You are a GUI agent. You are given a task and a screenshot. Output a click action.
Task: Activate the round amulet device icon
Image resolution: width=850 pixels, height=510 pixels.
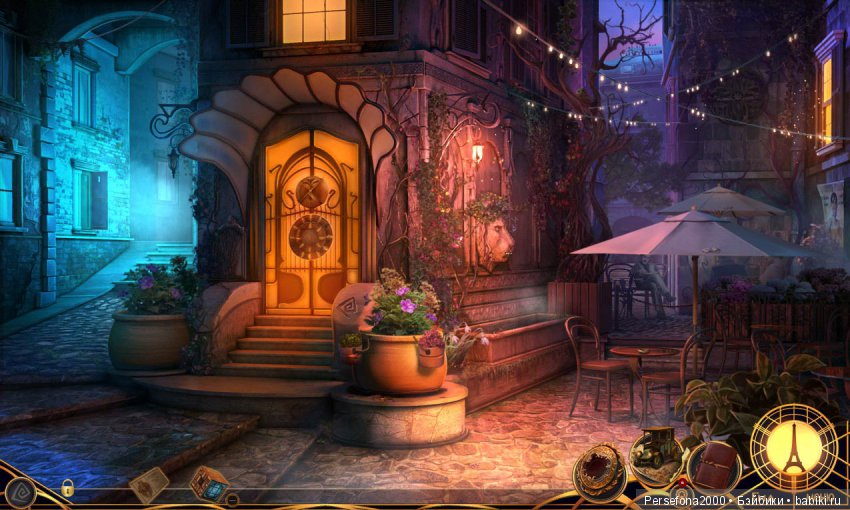click(600, 468)
